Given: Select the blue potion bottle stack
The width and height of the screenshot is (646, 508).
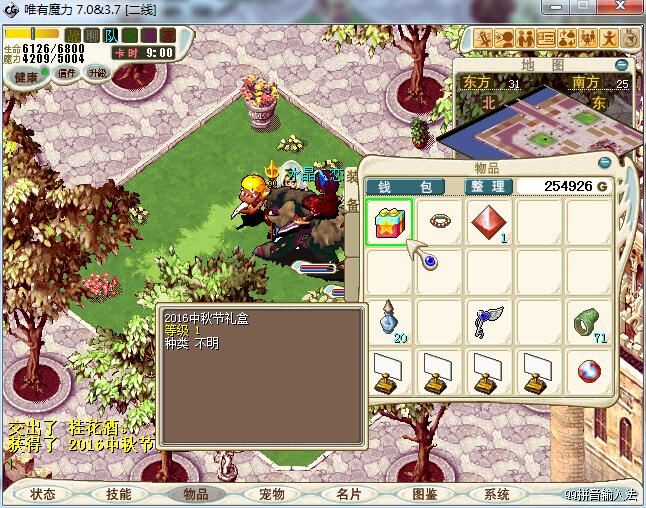Looking at the screenshot, I should click(388, 320).
